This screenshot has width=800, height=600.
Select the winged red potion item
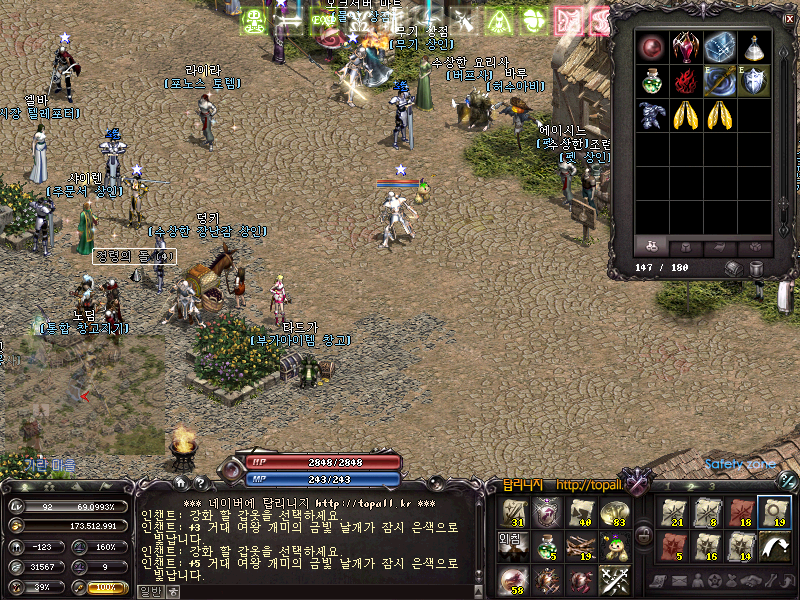[x=685, y=47]
